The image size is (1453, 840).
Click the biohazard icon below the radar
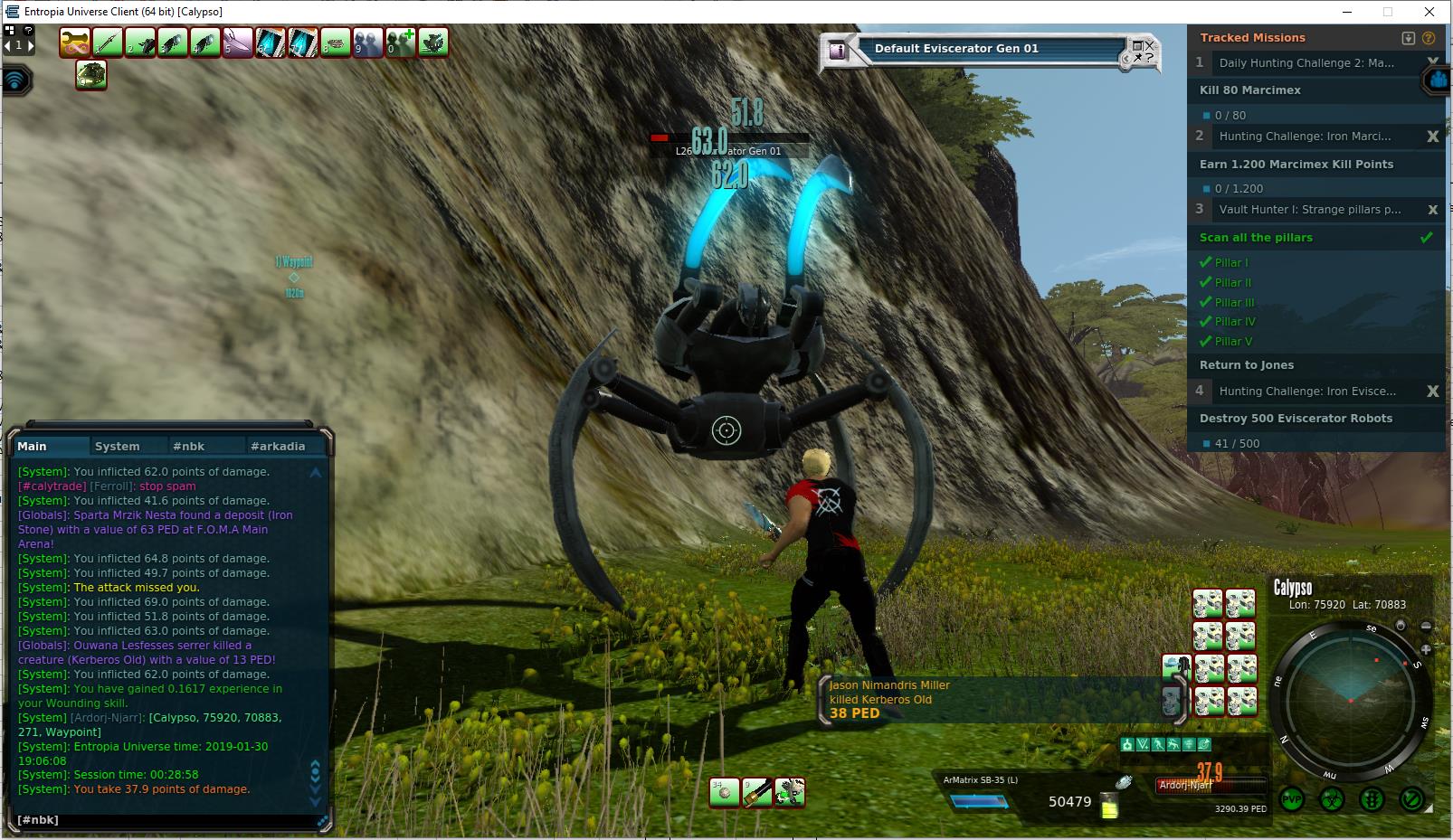click(x=1332, y=799)
